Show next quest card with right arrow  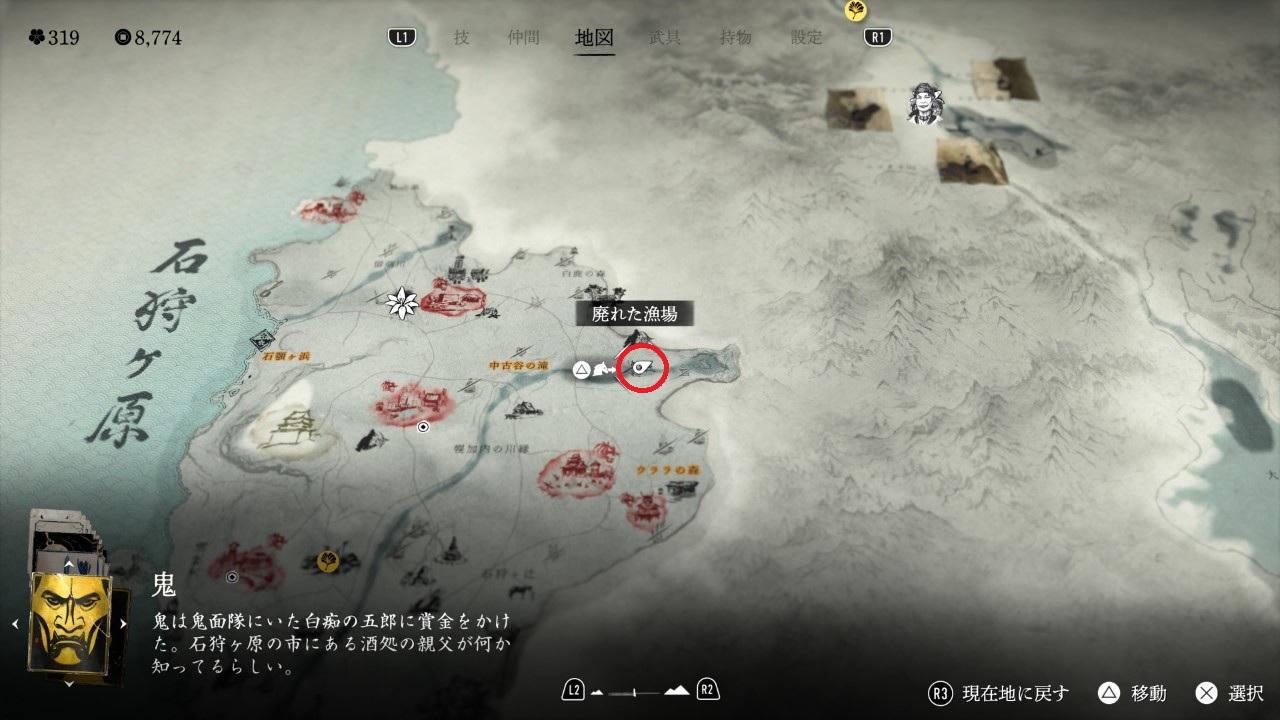123,624
